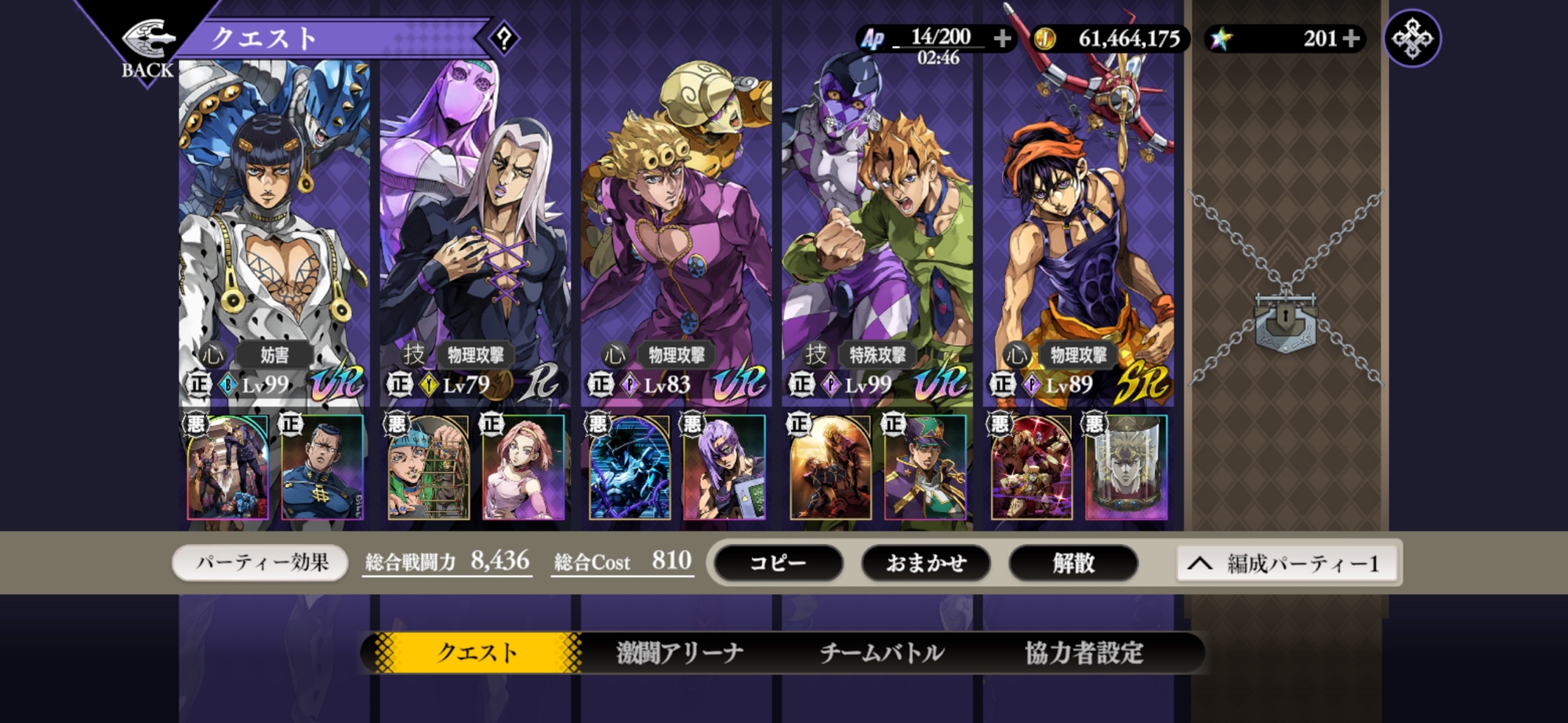Select the Lv89 Narancia character card
1568x723 pixels.
click(1078, 235)
